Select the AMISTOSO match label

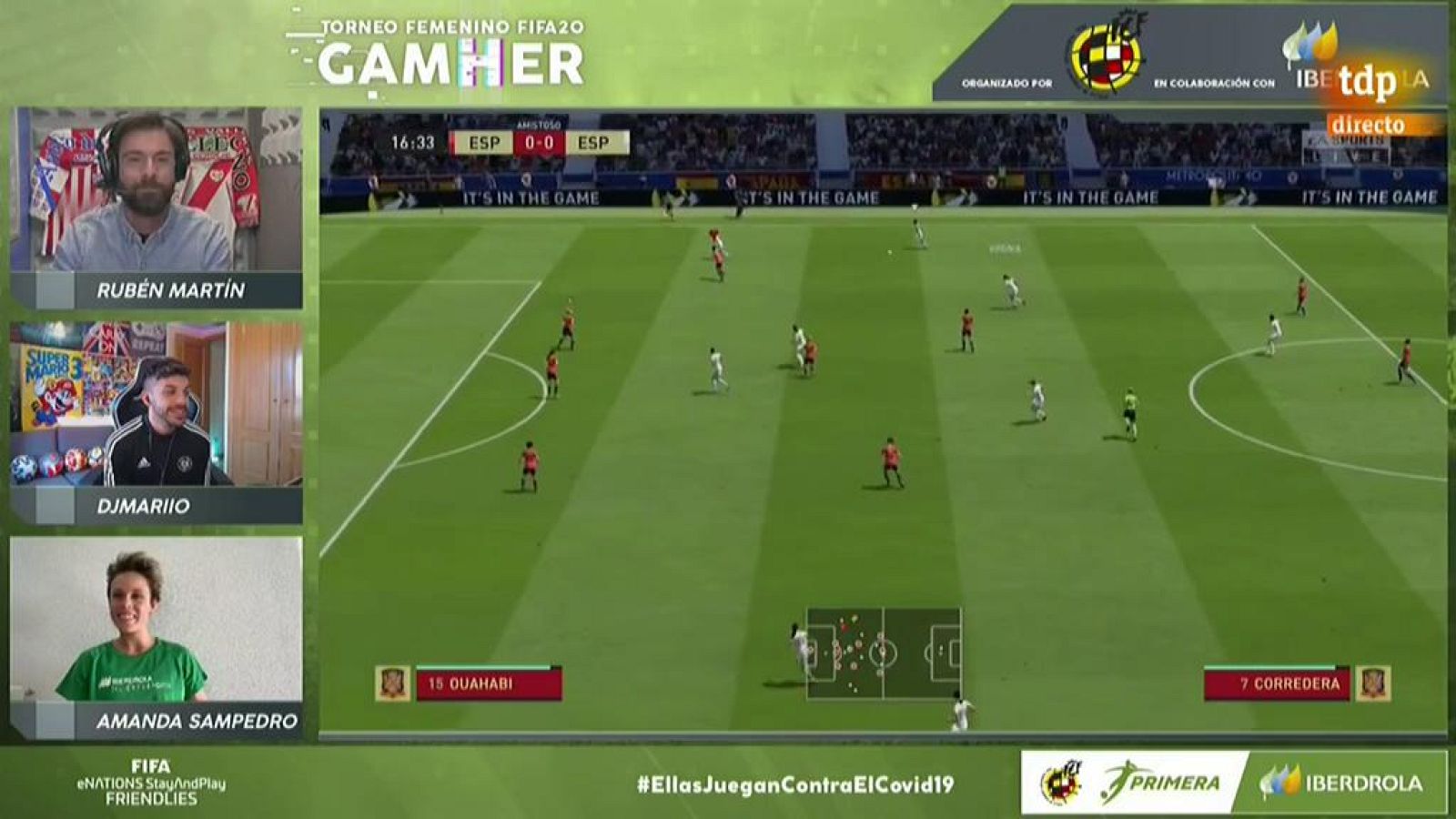tap(541, 122)
